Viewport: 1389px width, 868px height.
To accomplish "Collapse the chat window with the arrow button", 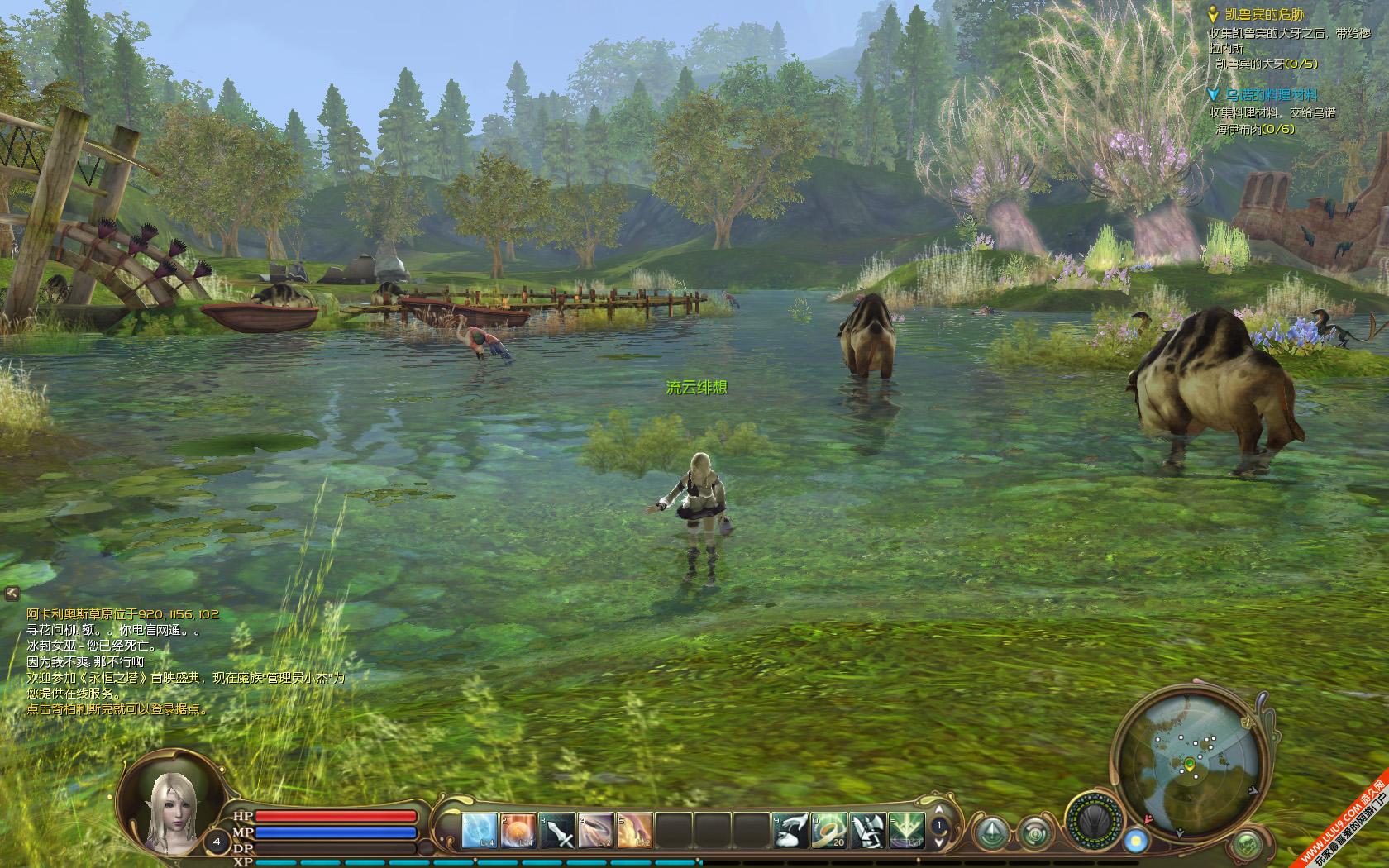I will click(12, 592).
